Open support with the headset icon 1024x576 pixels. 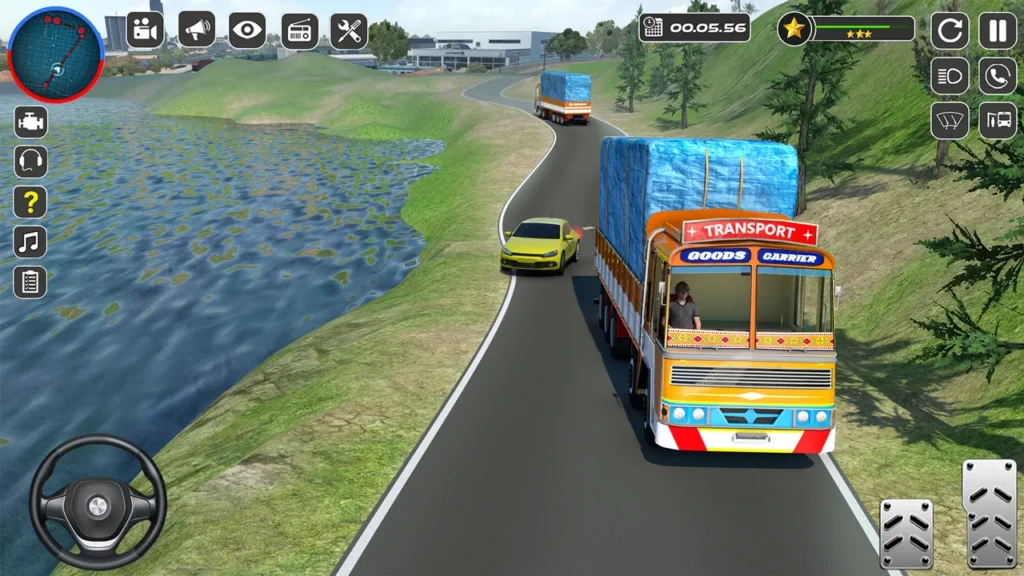tap(30, 161)
